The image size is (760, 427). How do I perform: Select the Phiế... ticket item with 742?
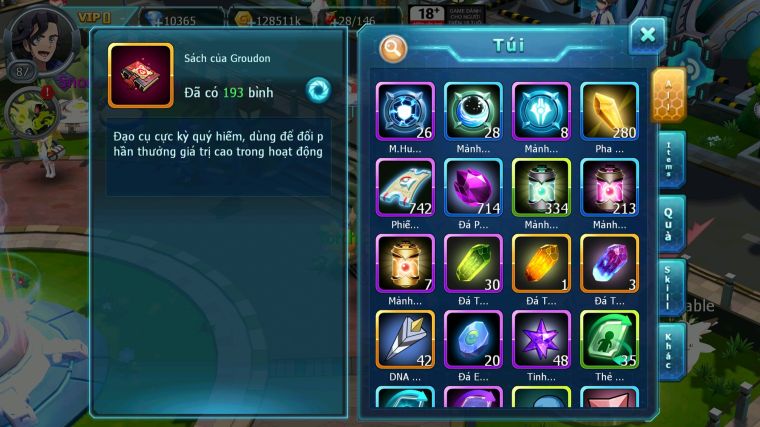pyautogui.click(x=405, y=187)
